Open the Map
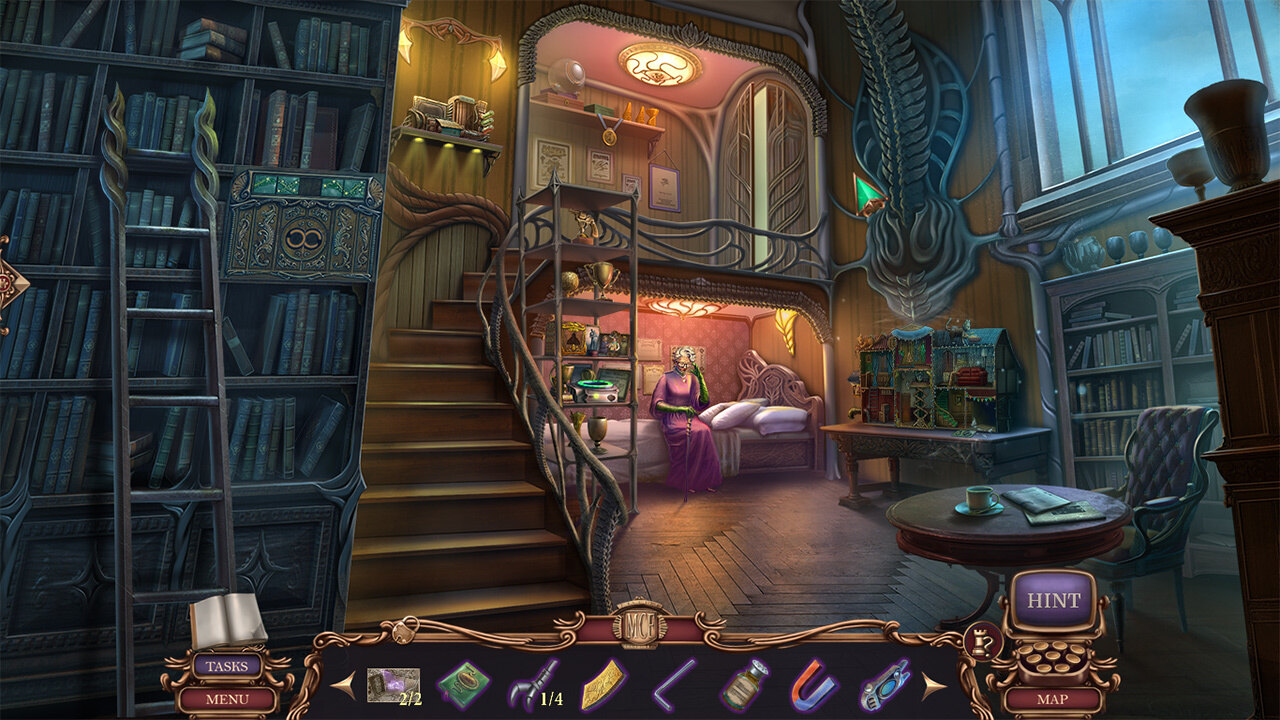Screen dimensions: 1280x720 coord(1053,699)
